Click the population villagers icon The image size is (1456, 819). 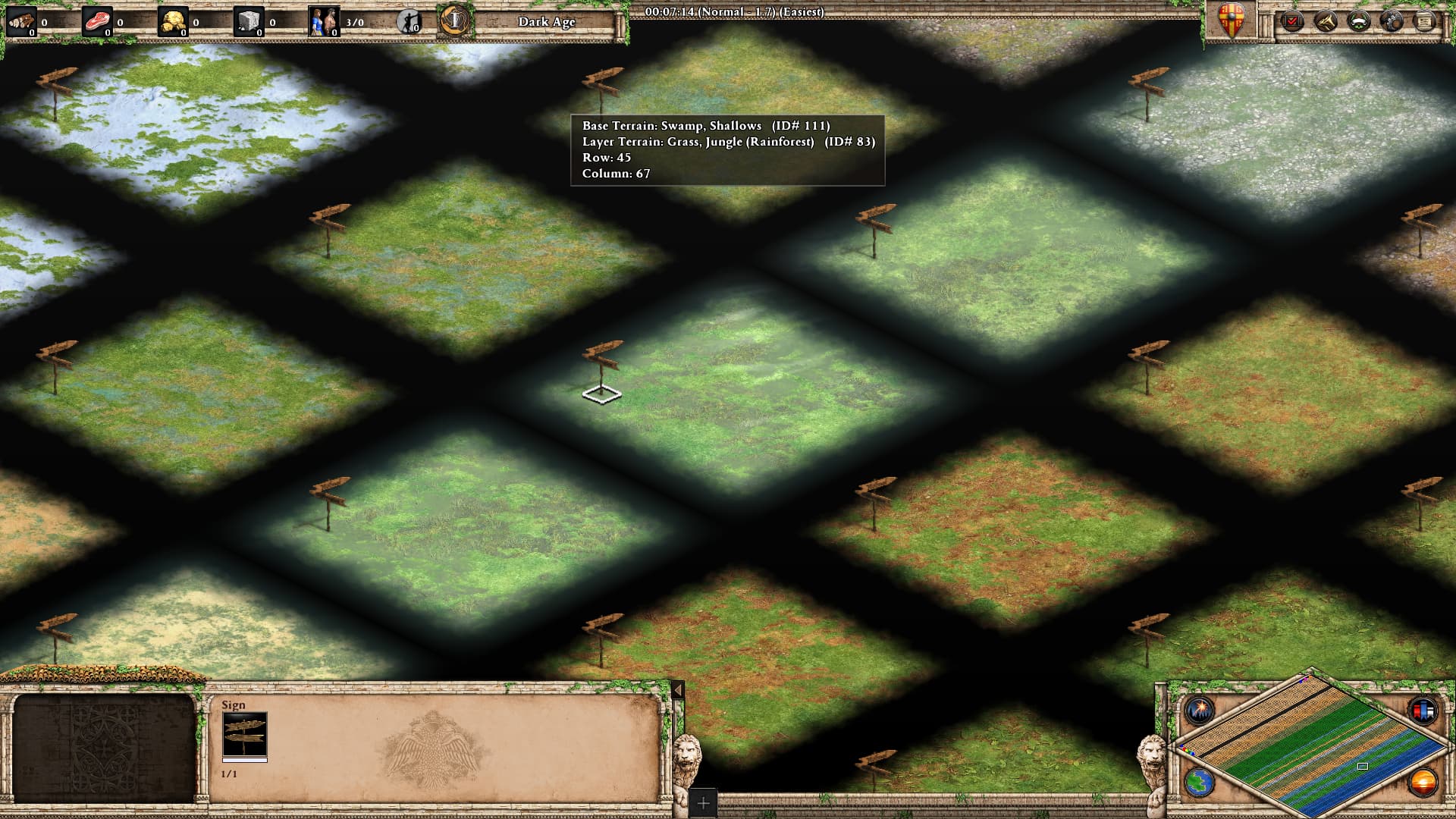pos(325,21)
